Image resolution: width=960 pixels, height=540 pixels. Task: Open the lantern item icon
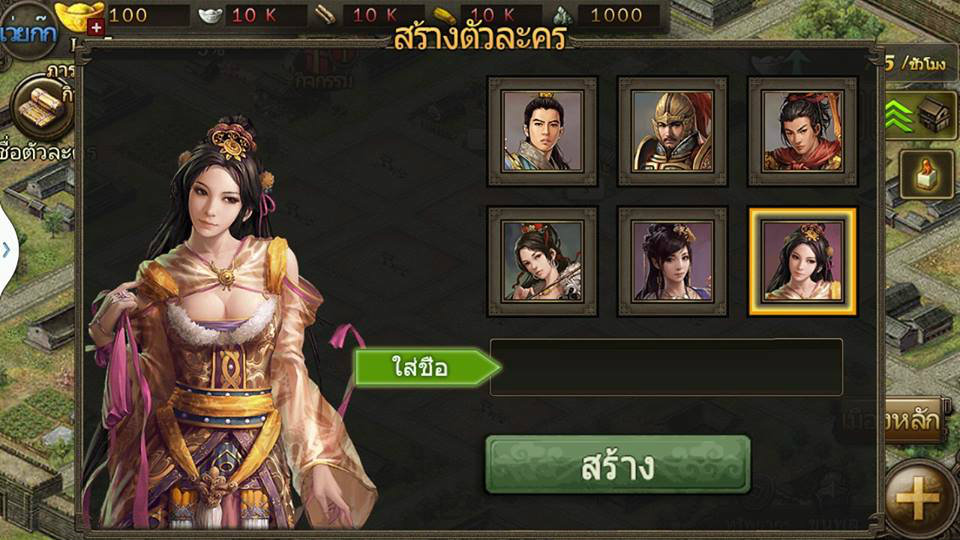(926, 175)
